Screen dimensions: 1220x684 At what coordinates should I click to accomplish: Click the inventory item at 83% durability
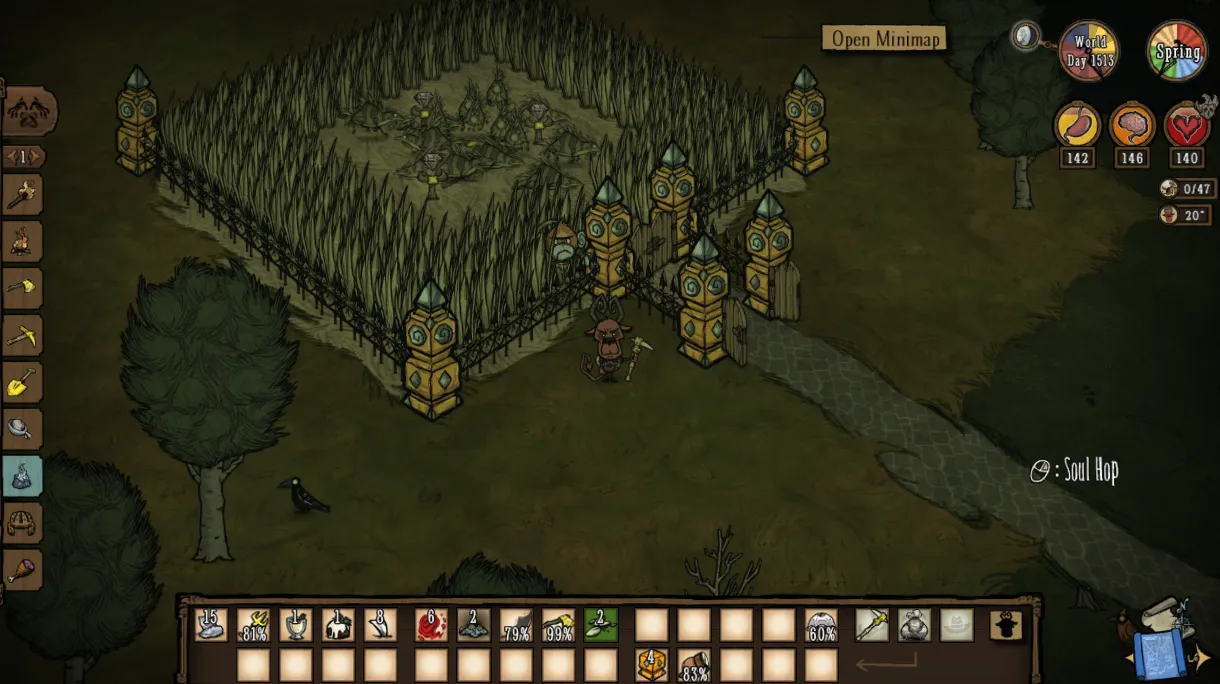coord(694,664)
